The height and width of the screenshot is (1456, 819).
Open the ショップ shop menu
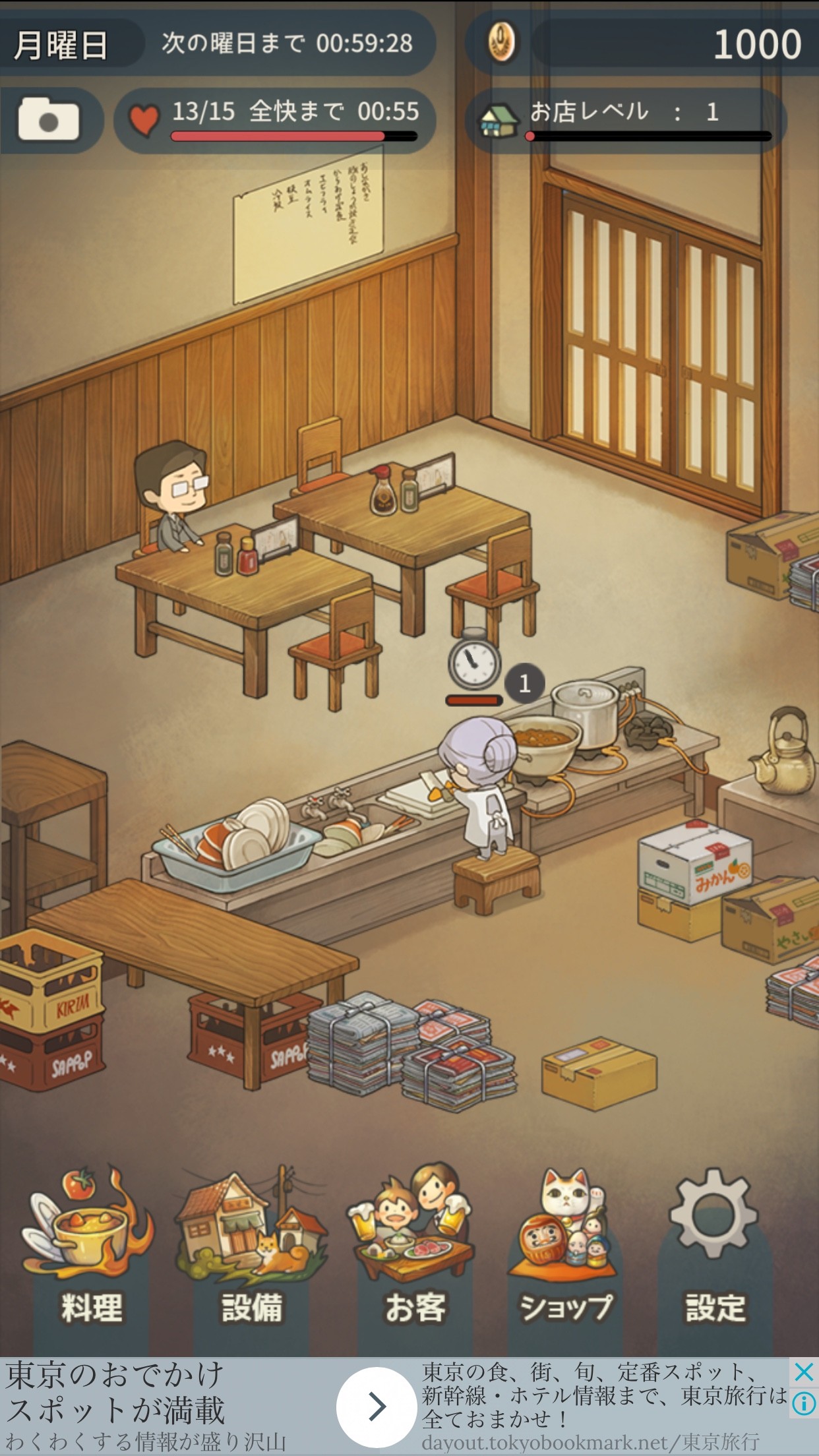point(565,1253)
